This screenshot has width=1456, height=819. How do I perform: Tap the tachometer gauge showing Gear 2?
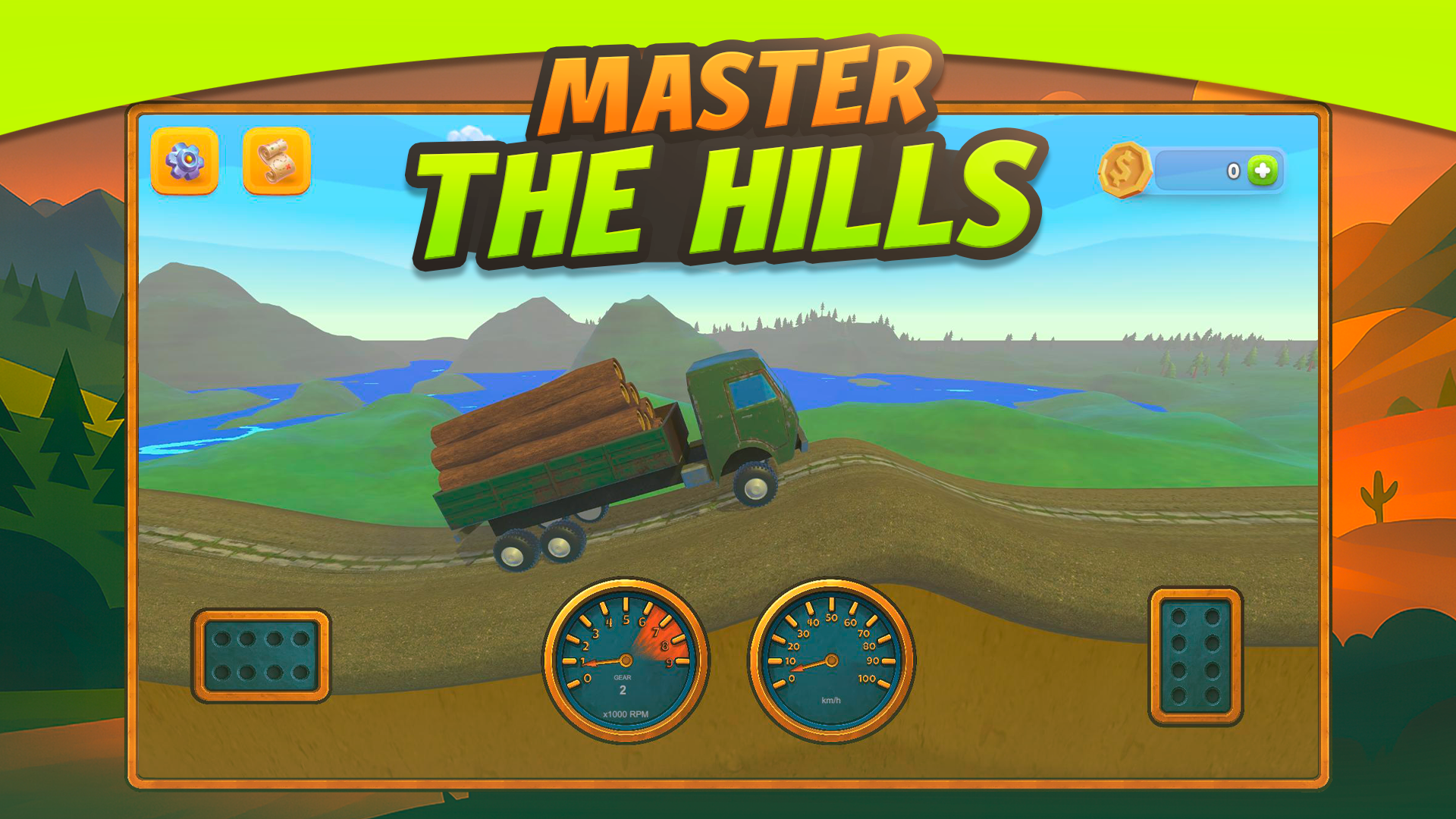[623, 661]
